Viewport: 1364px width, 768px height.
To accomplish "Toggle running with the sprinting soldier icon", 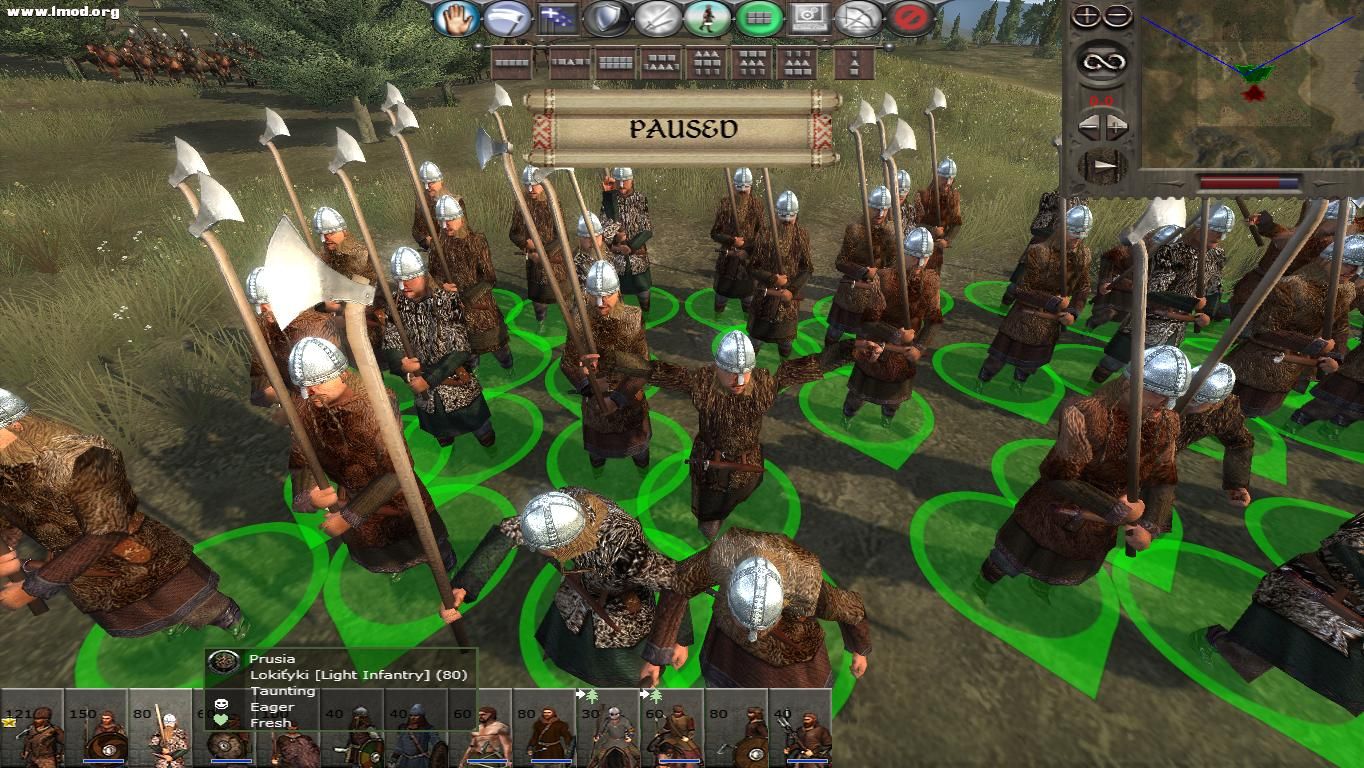I will coord(706,17).
